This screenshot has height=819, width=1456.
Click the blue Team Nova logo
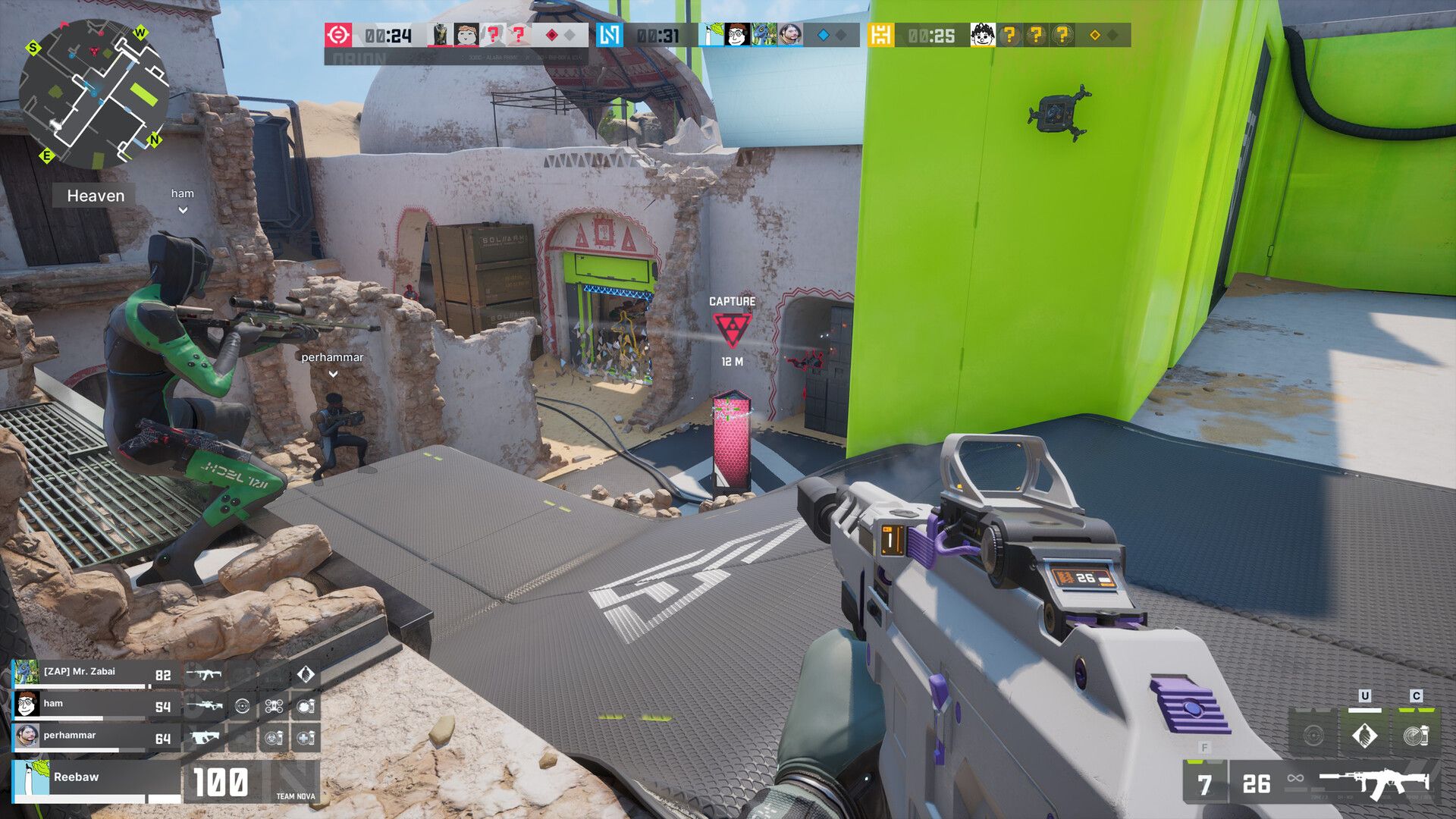click(609, 35)
